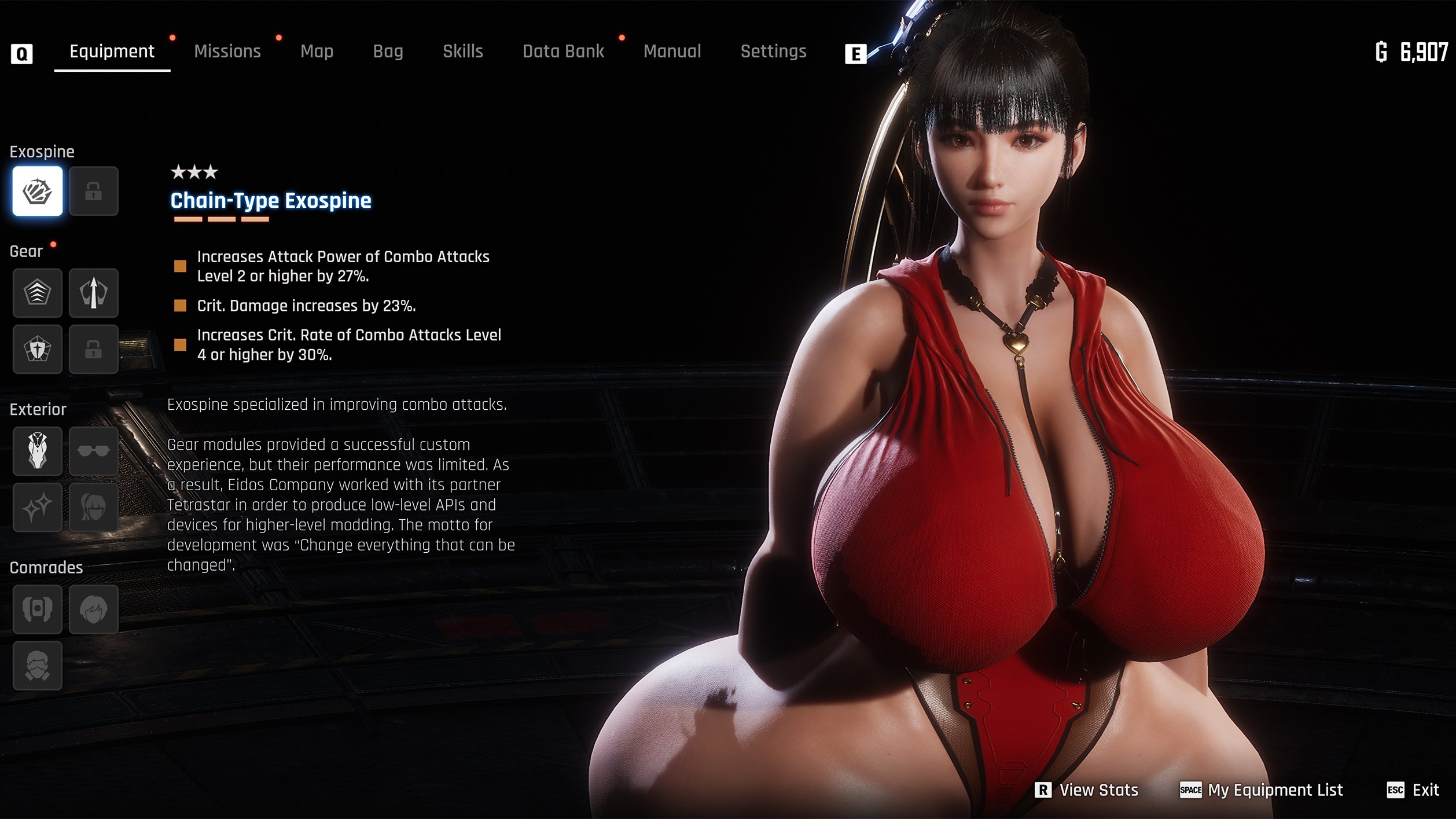Open the Bag tab

click(388, 52)
